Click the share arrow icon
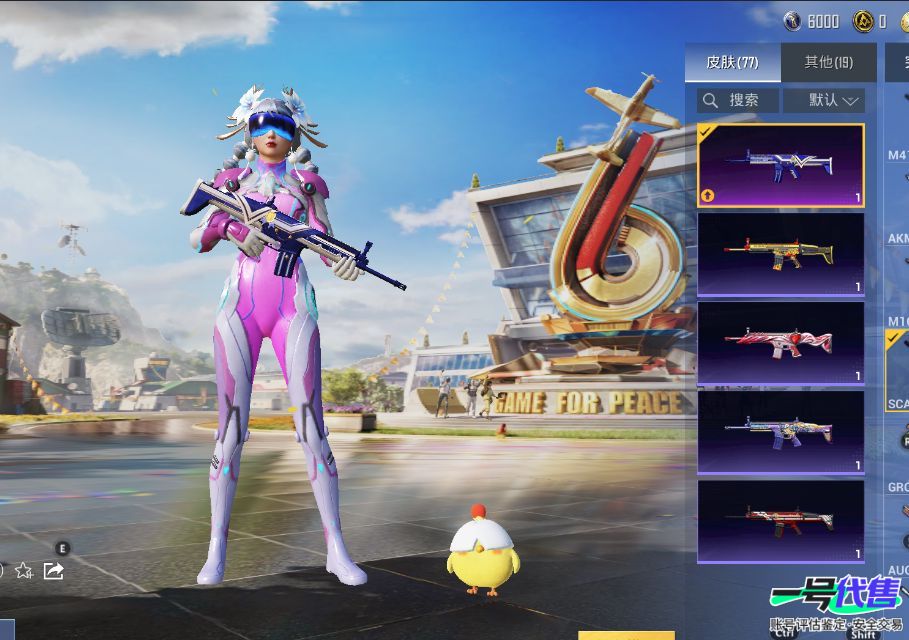 click(54, 570)
